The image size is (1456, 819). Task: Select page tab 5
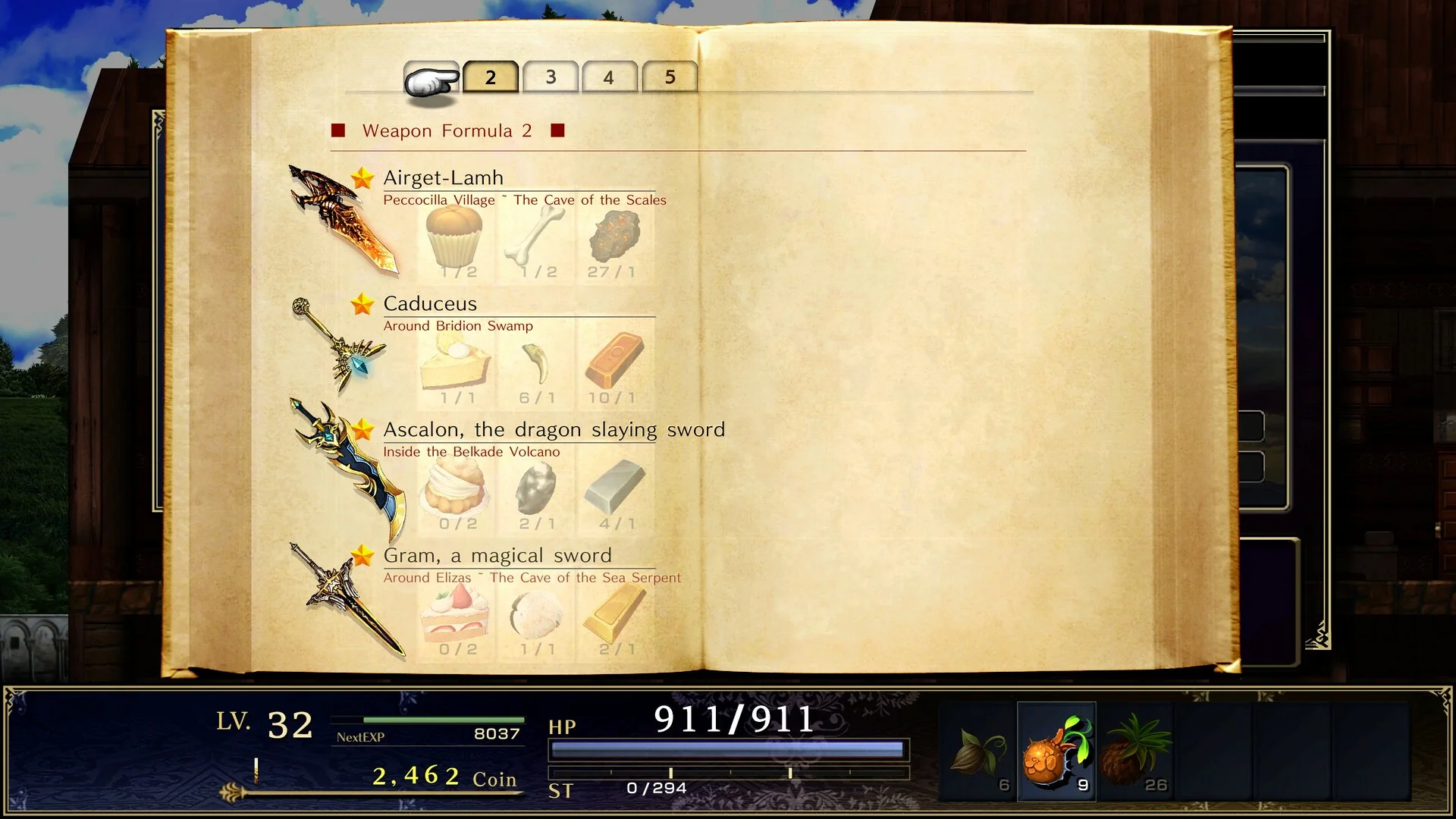coord(670,77)
